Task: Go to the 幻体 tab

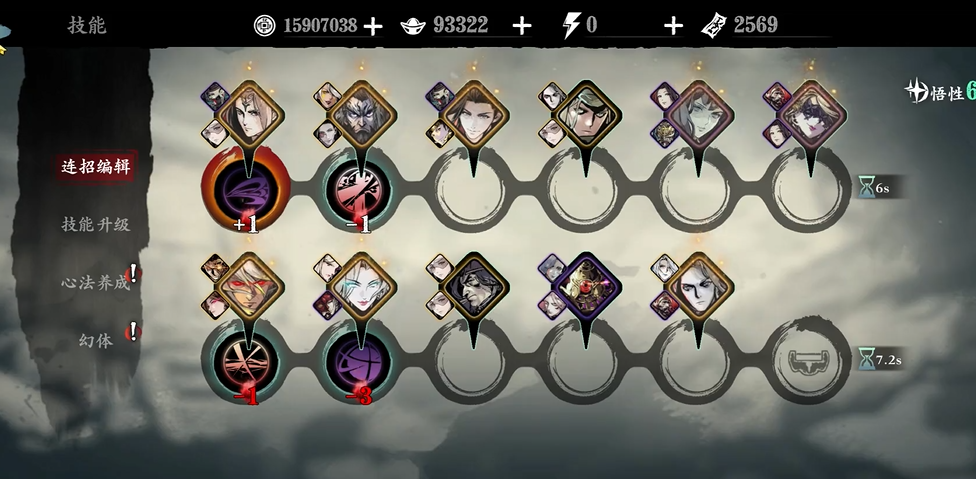Action: pos(96,340)
